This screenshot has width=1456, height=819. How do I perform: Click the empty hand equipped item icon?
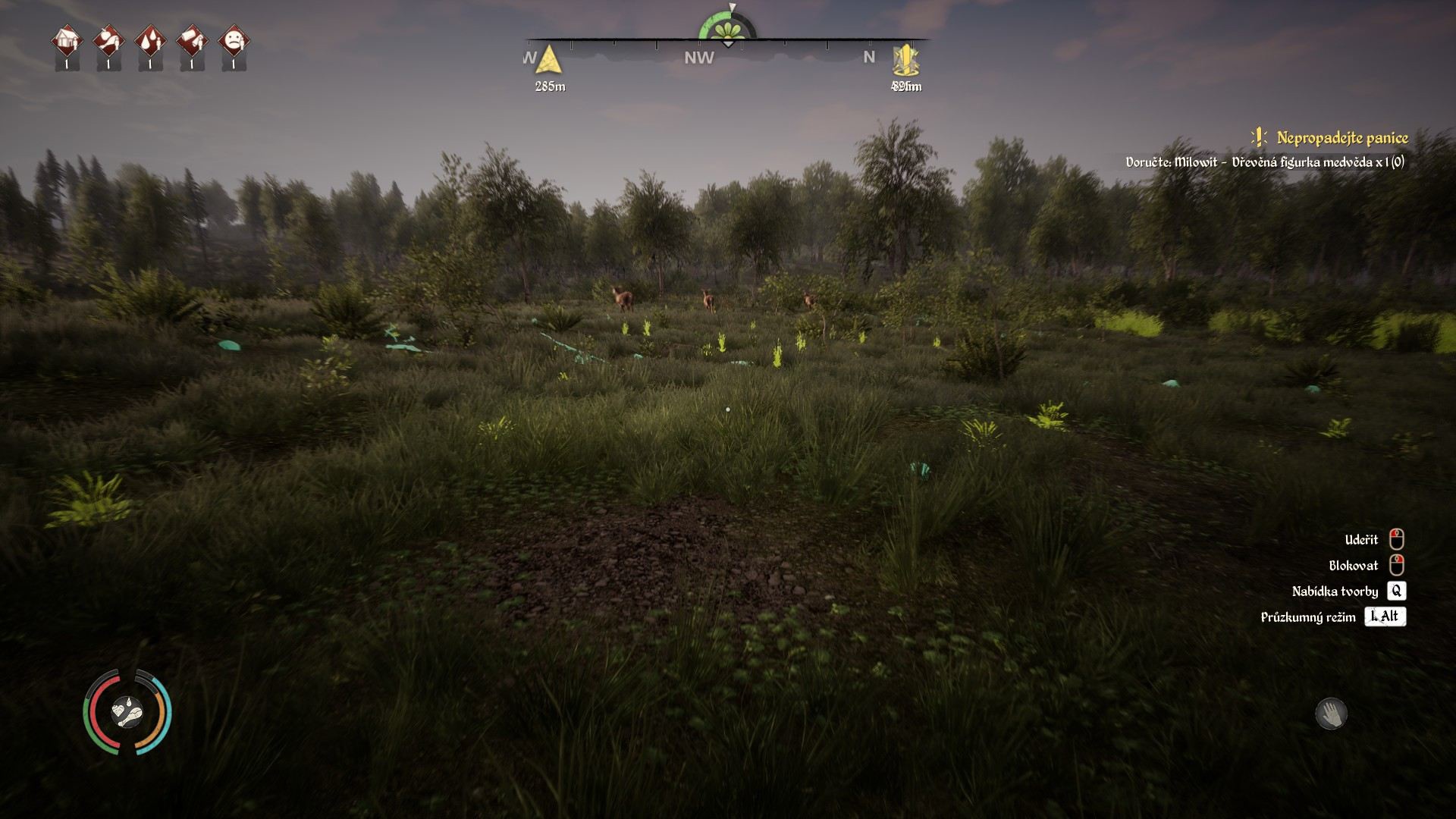(x=1331, y=714)
